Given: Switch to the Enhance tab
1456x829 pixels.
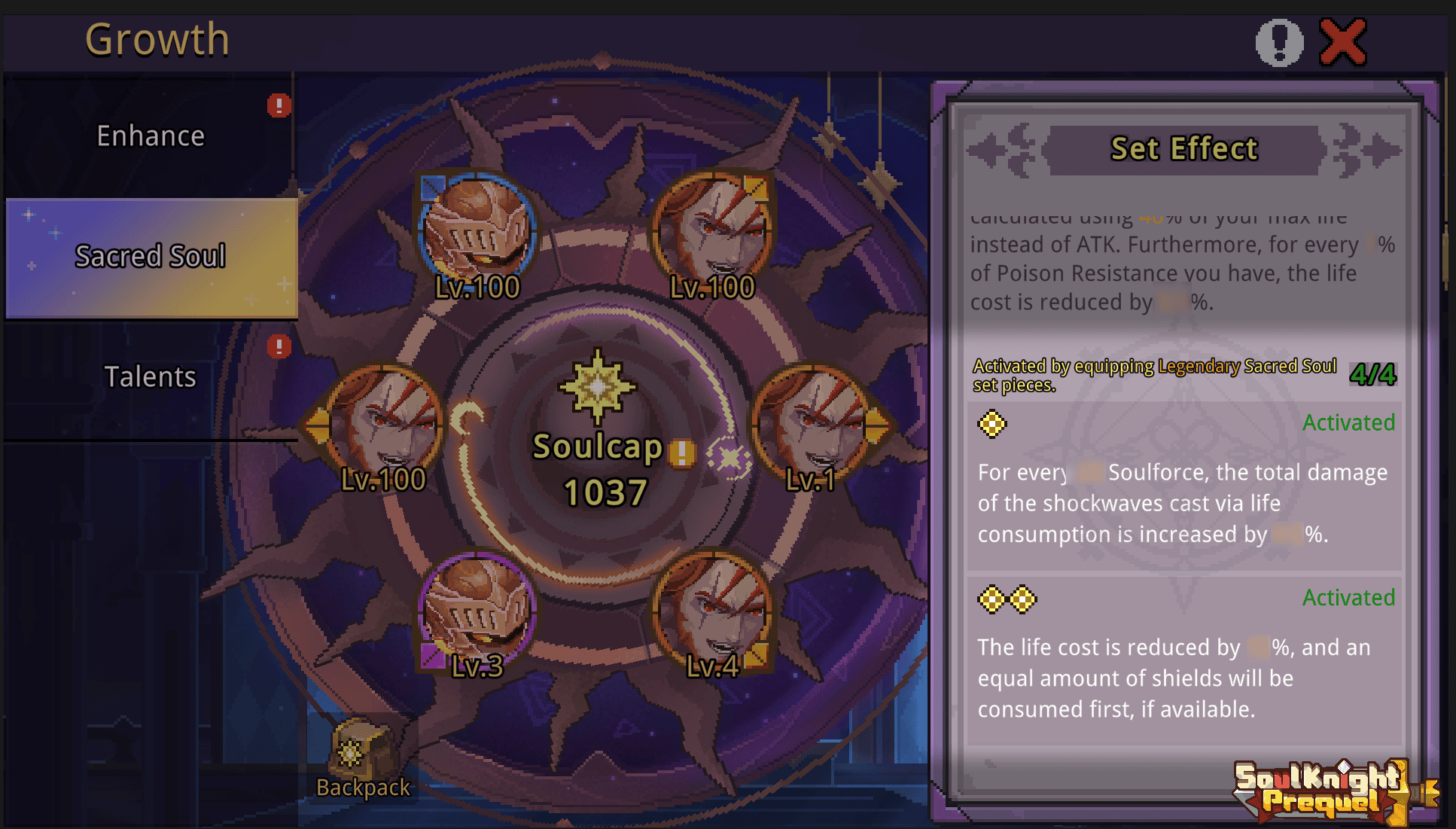Looking at the screenshot, I should pyautogui.click(x=151, y=136).
